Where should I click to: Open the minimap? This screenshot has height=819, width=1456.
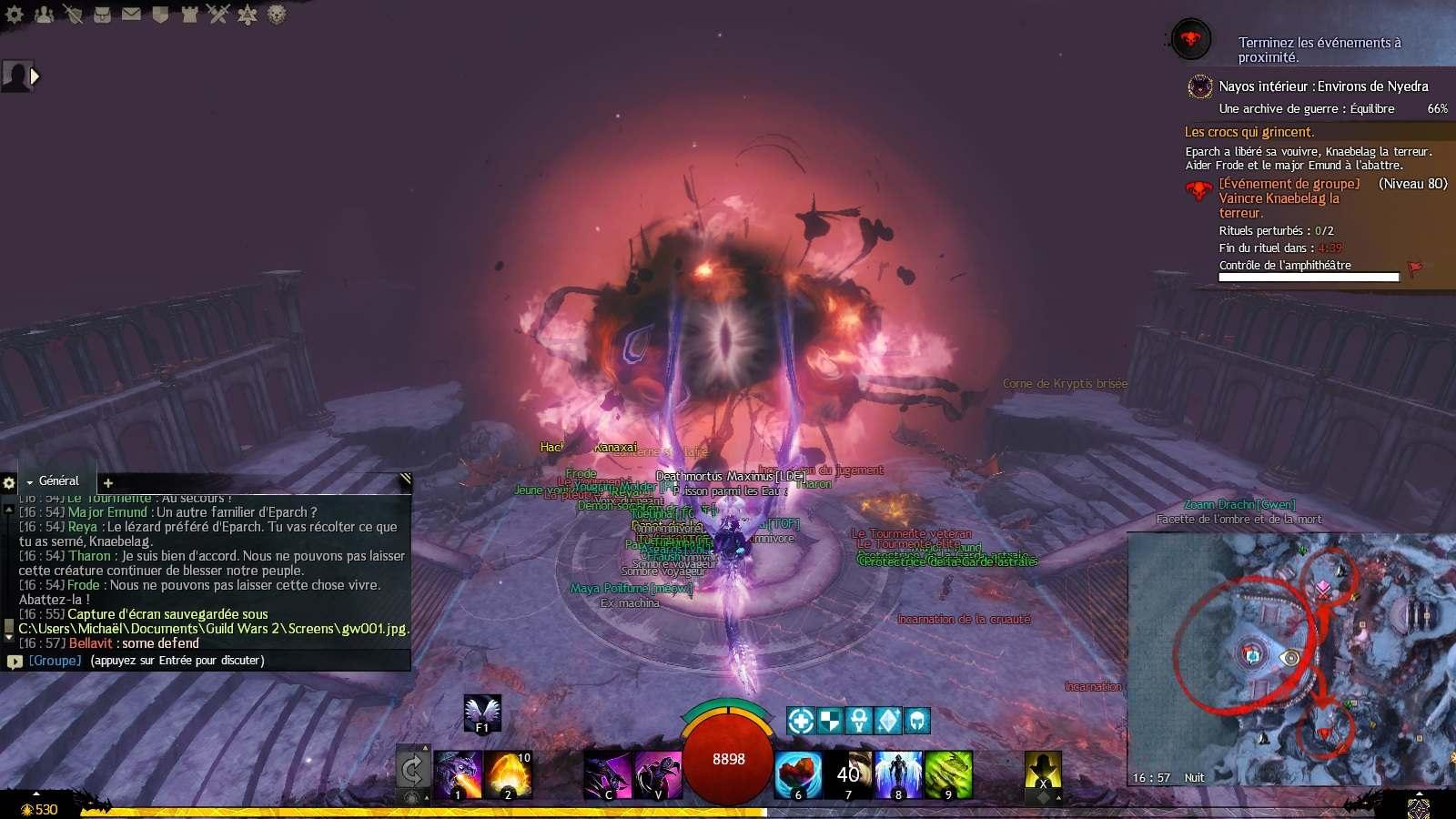1290,655
